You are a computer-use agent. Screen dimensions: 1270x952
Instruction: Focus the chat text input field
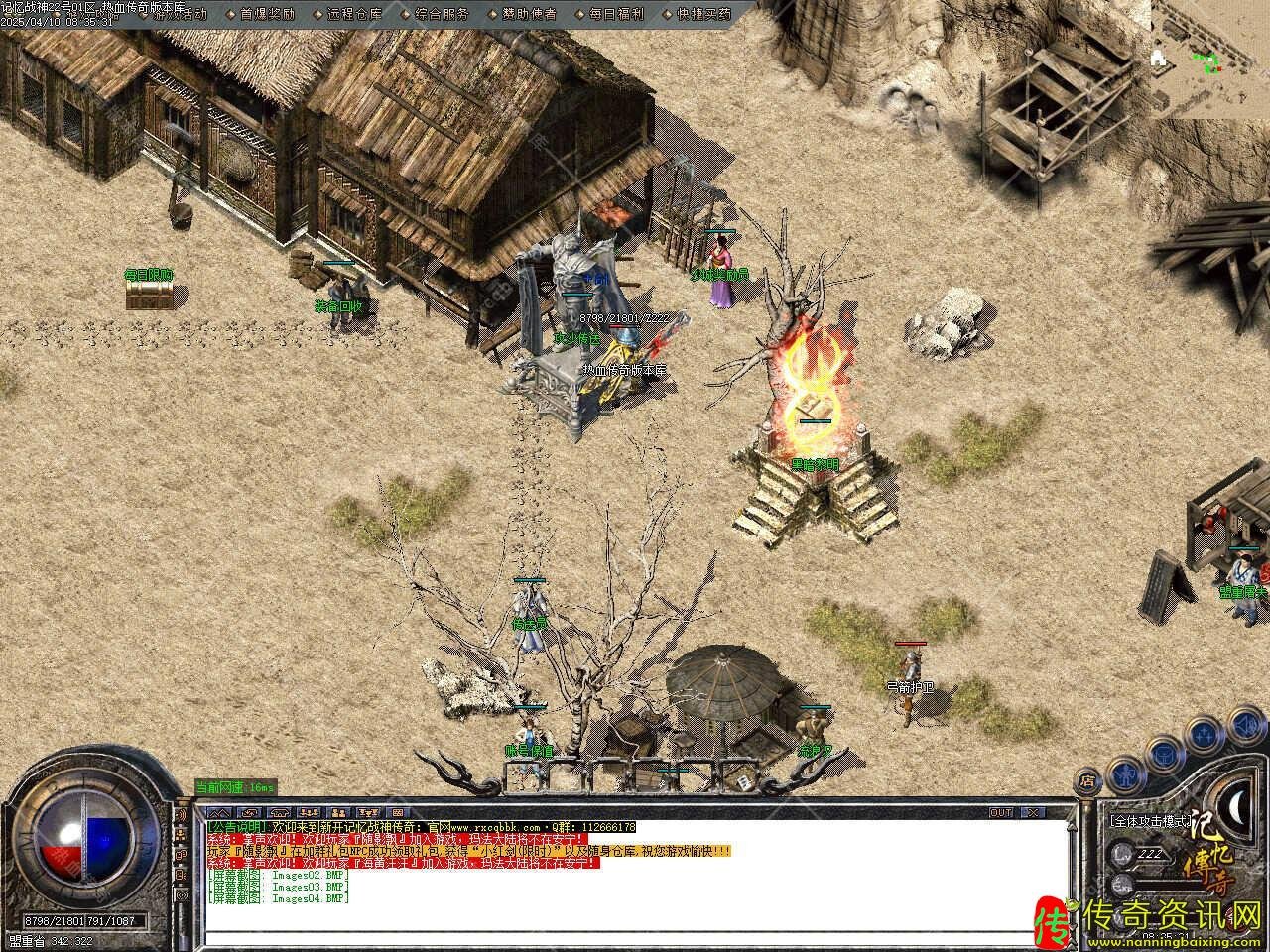pos(635,936)
